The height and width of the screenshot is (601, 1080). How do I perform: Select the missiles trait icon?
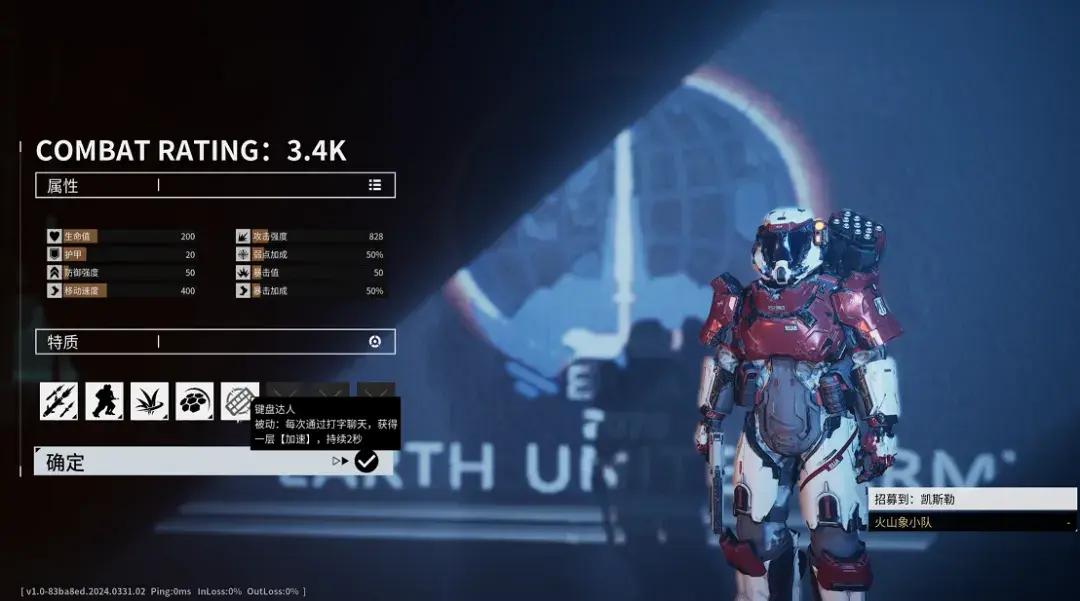click(x=59, y=401)
